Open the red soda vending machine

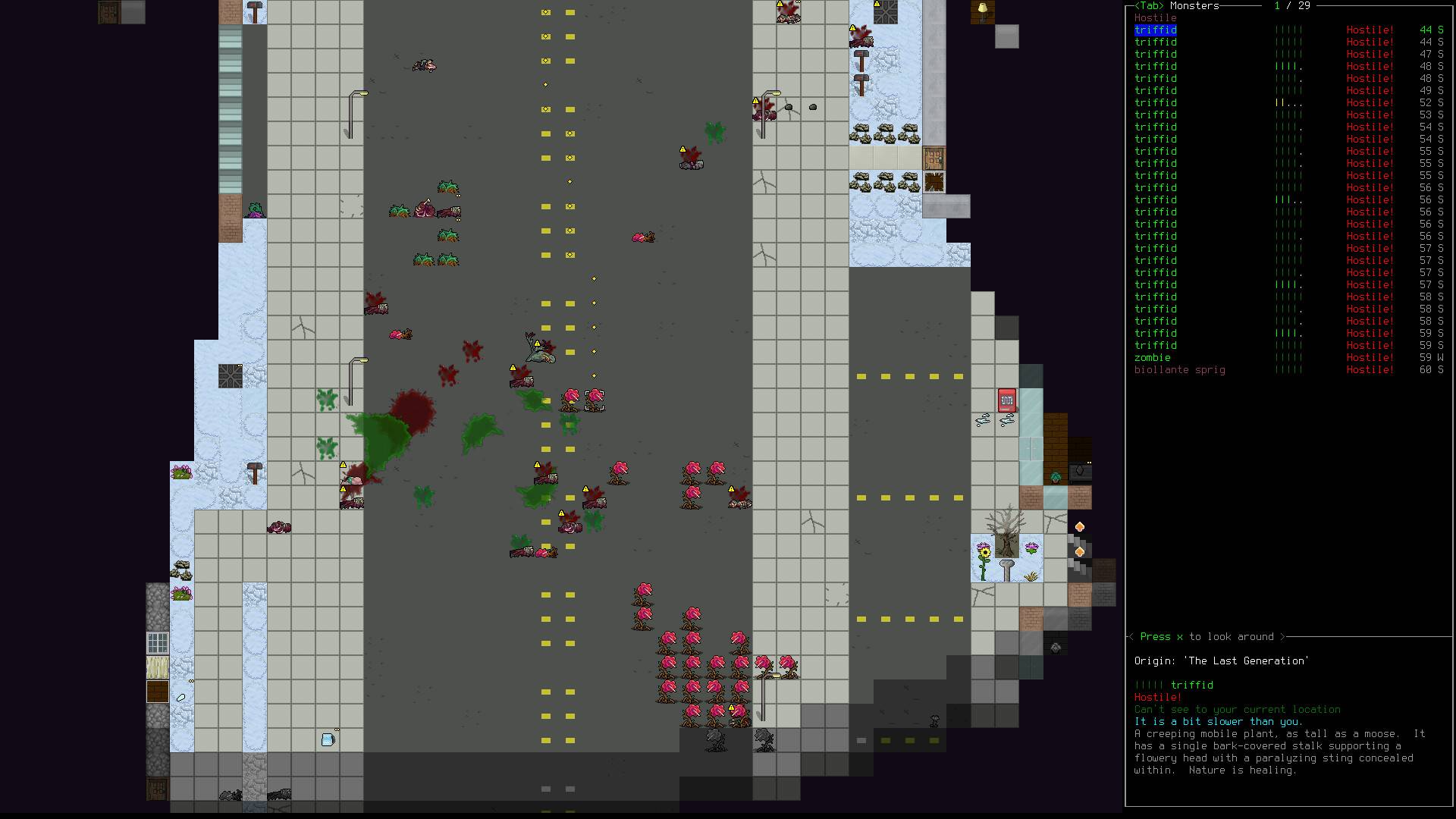(x=1006, y=400)
